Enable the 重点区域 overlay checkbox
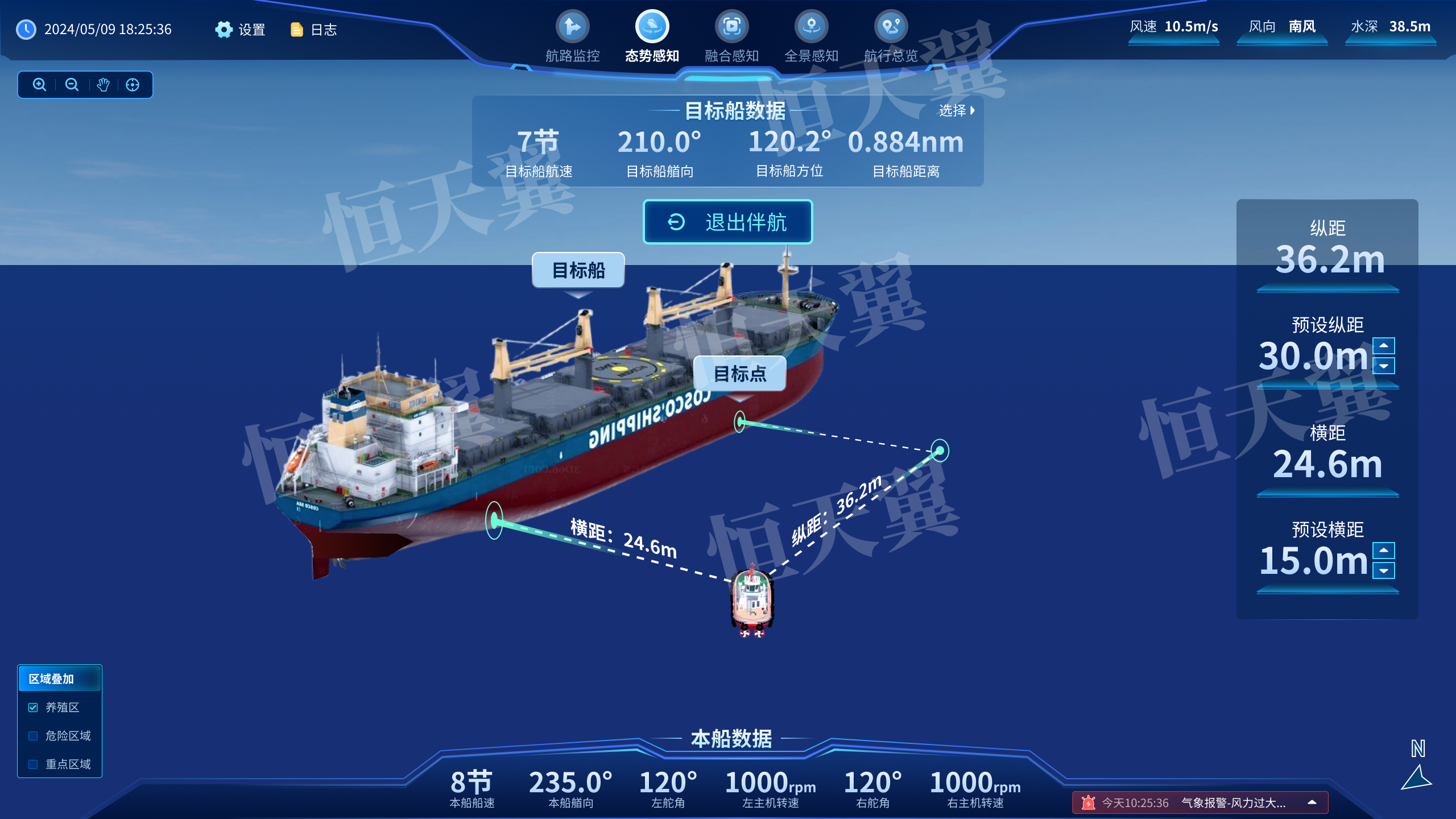1456x819 pixels. pyautogui.click(x=33, y=764)
